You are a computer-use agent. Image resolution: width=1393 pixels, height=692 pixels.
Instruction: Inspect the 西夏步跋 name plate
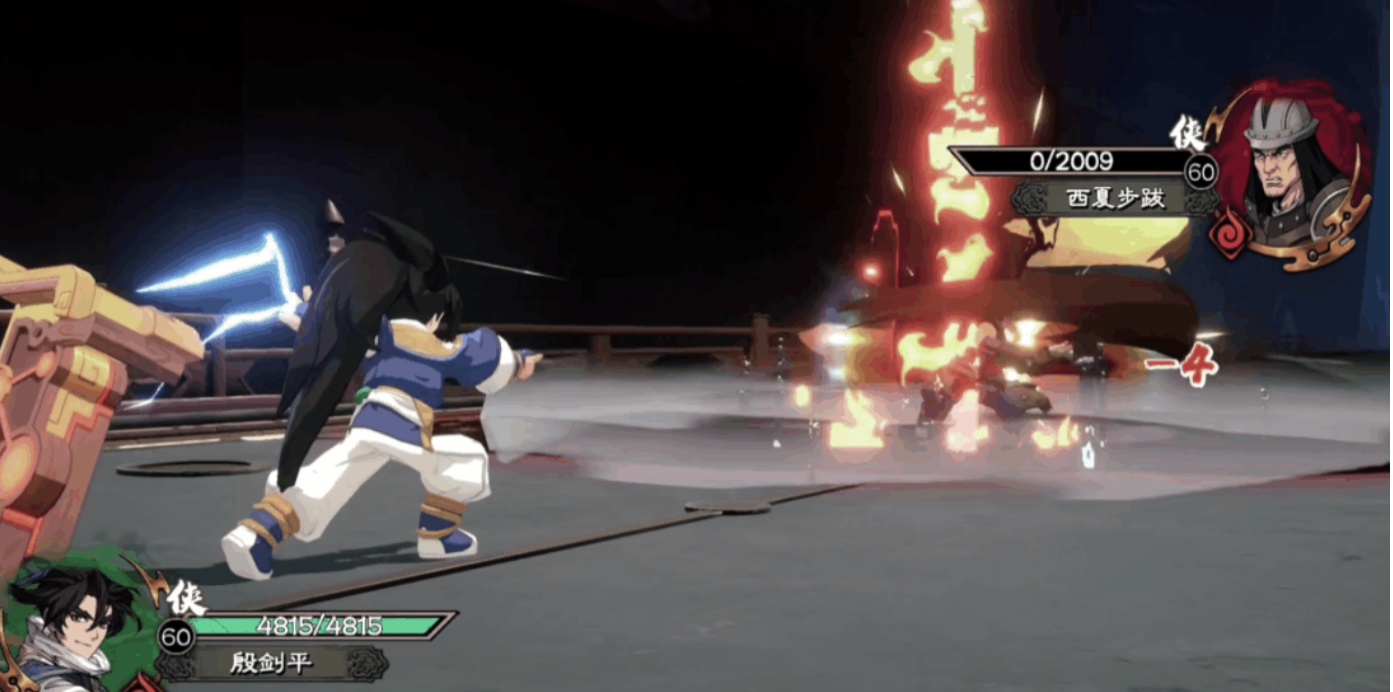tap(1103, 198)
